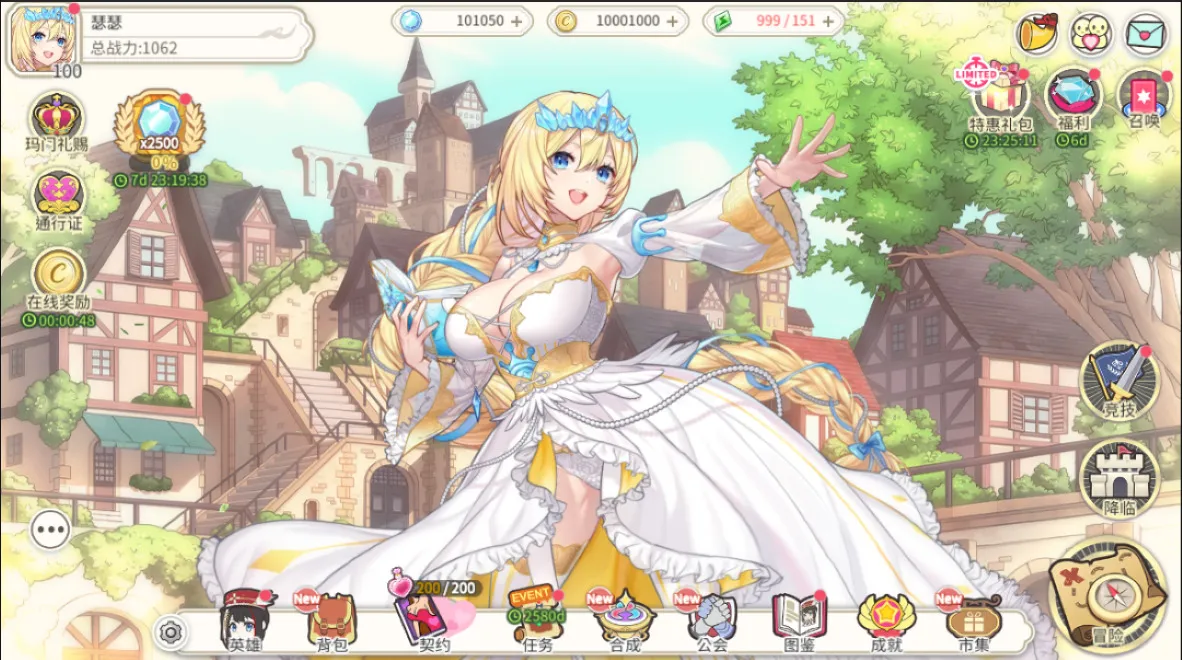The image size is (1182, 660).
Task: Add more gold coins with plus button
Action: tap(672, 21)
